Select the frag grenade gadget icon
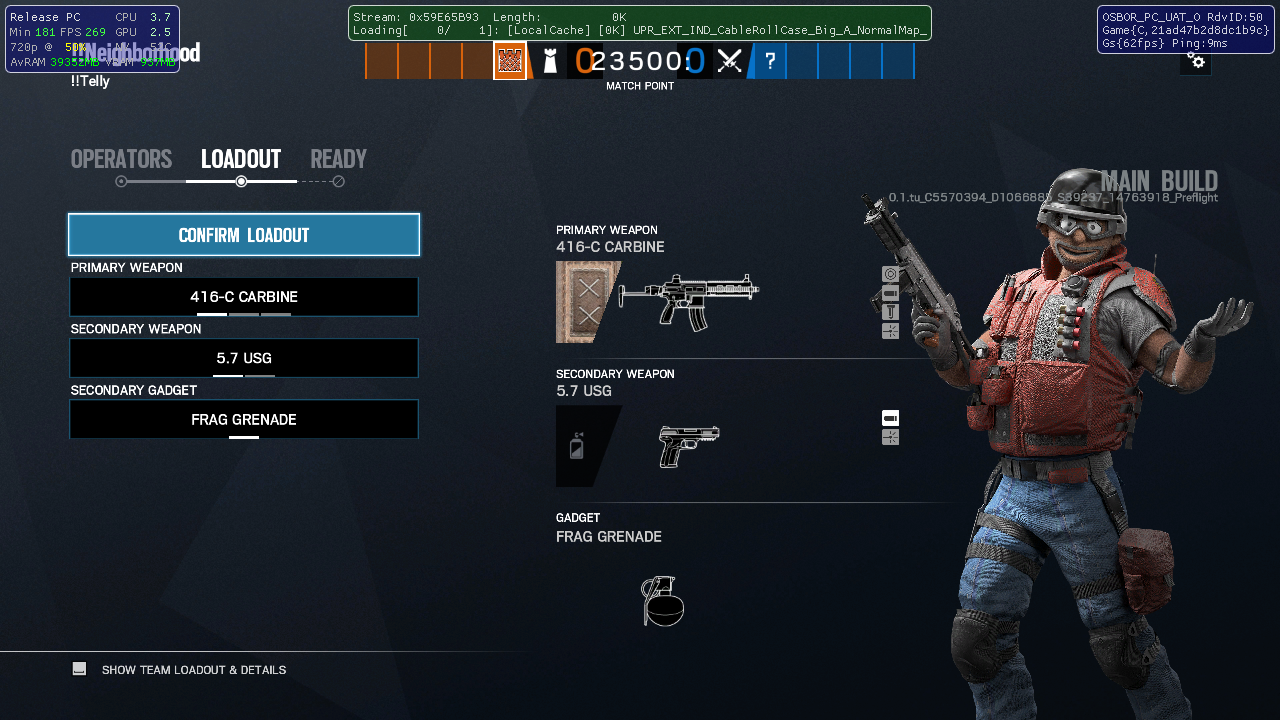 [x=663, y=601]
